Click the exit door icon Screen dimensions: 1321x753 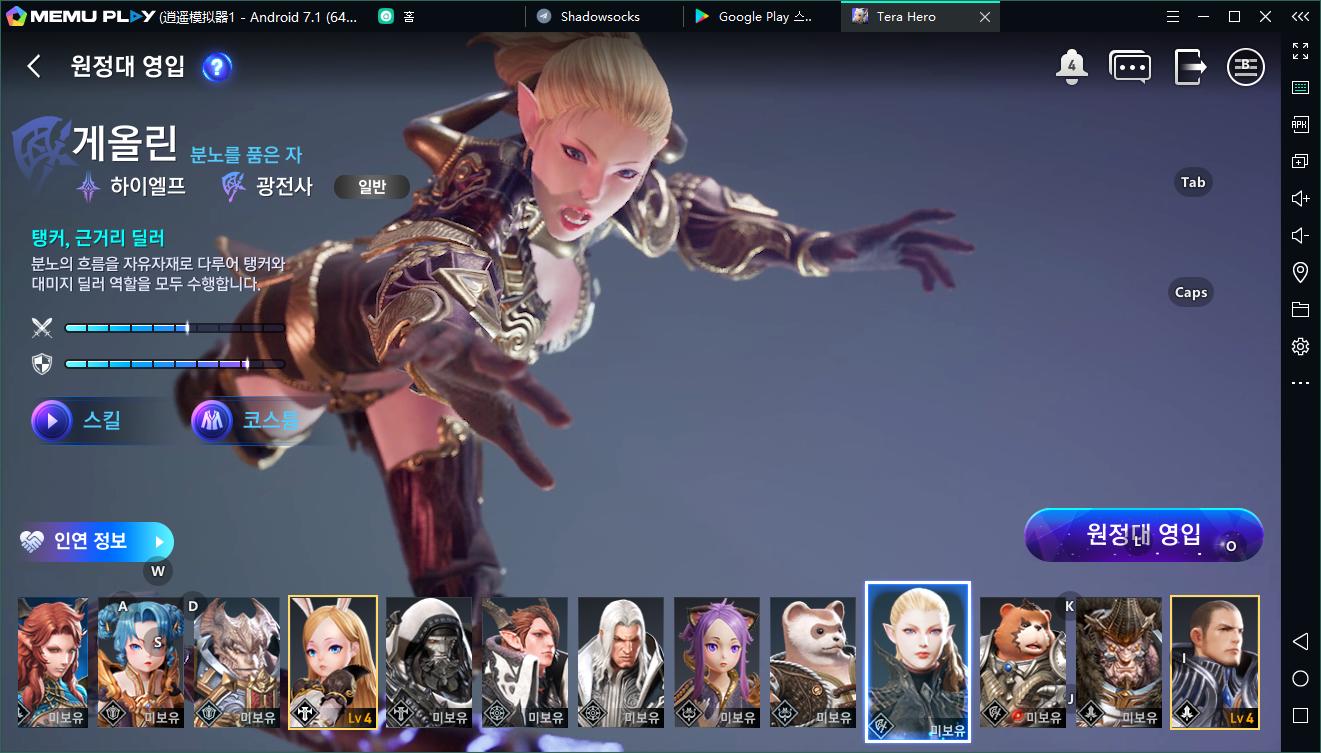coord(1190,67)
